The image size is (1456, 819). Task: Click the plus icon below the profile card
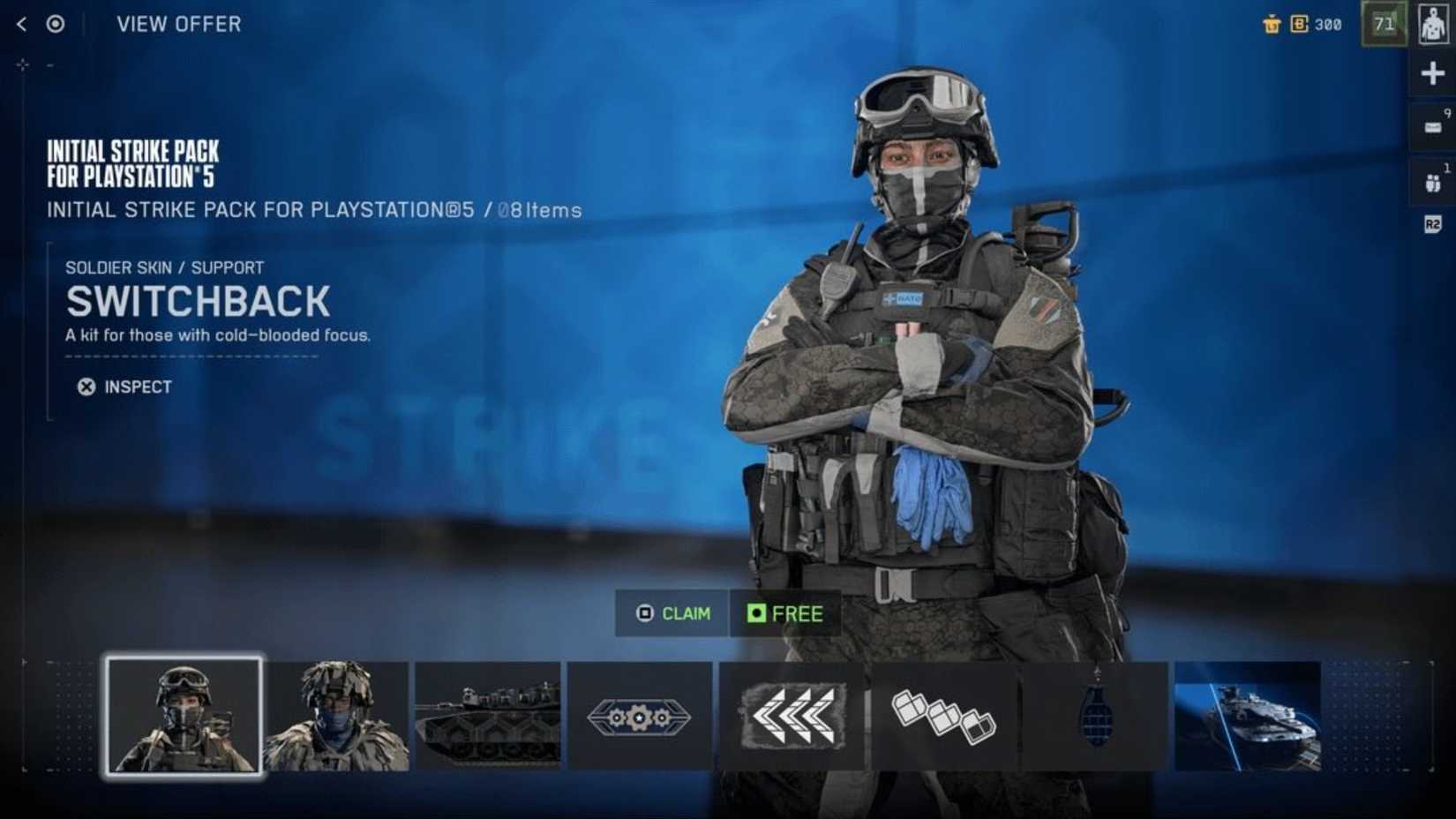1433,72
